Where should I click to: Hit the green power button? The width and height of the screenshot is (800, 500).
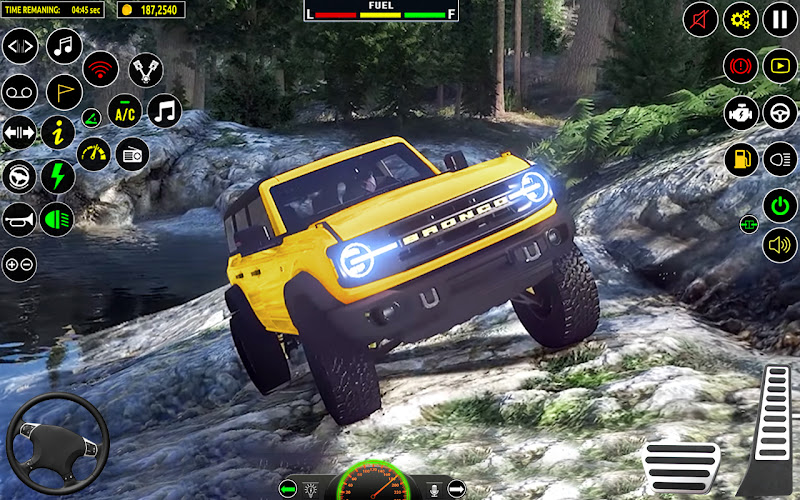[x=780, y=206]
